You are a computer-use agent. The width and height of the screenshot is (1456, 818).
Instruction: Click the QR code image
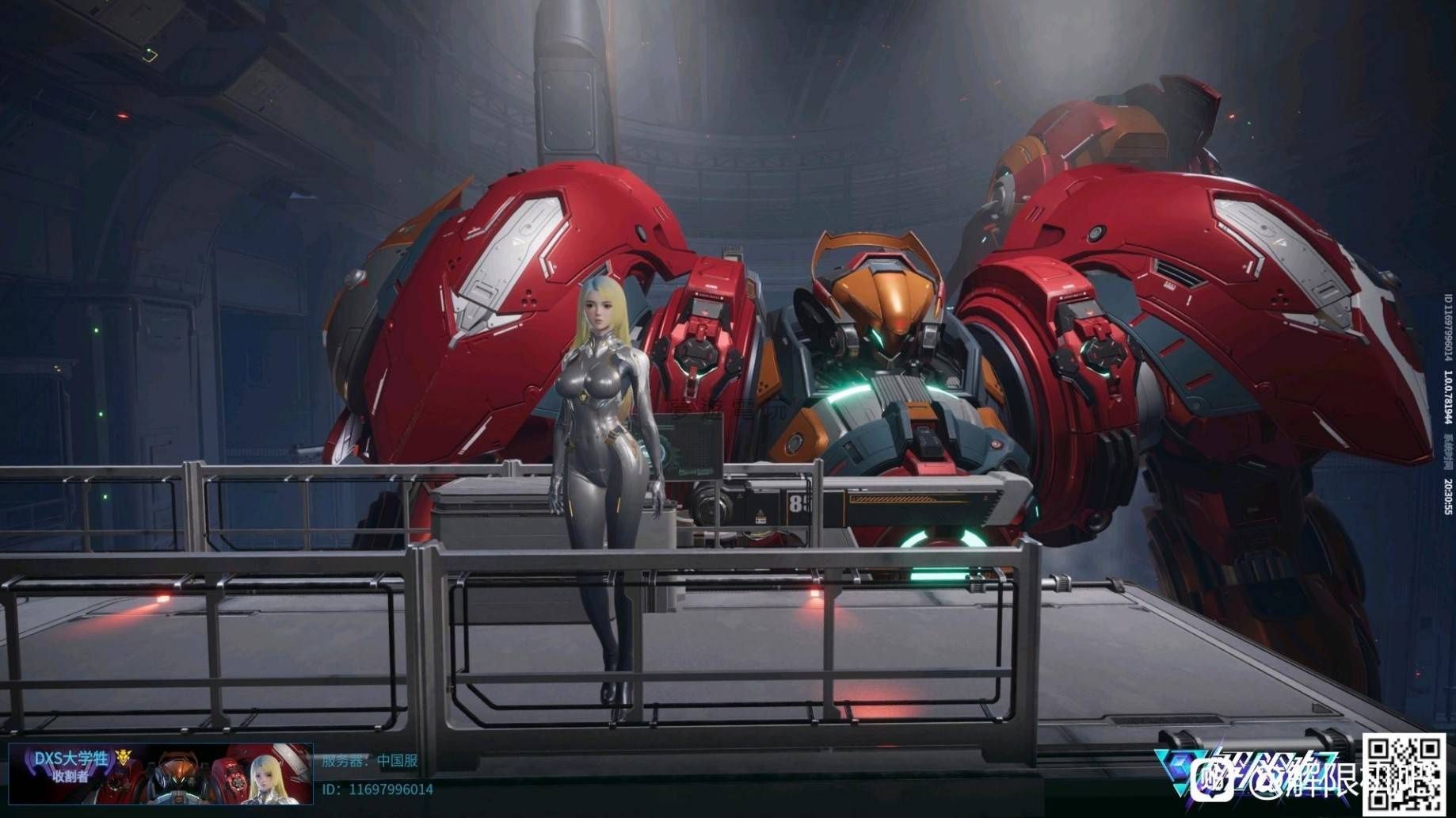click(1403, 772)
